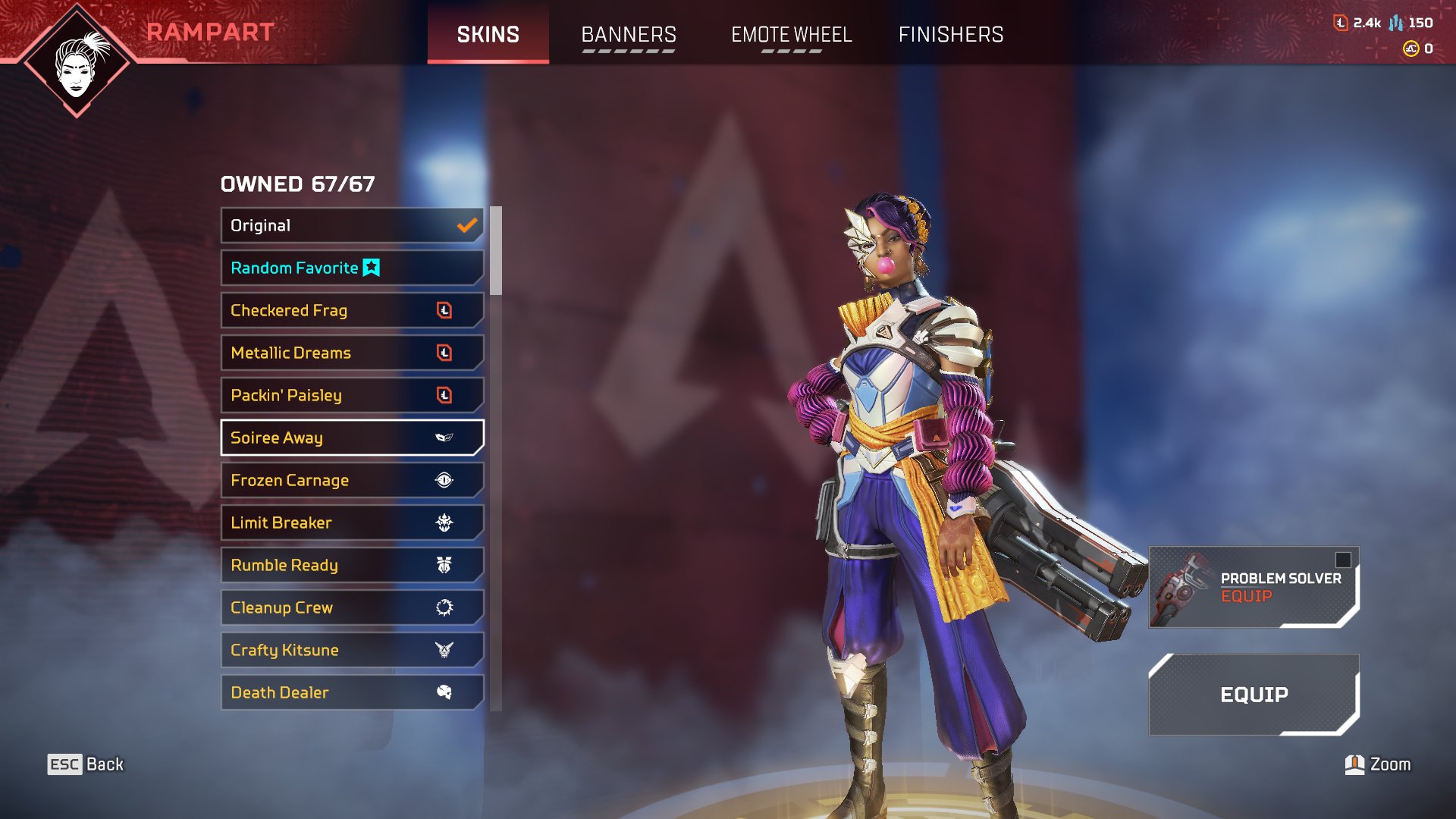
Task: Choose the Original skin
Action: pos(352,225)
